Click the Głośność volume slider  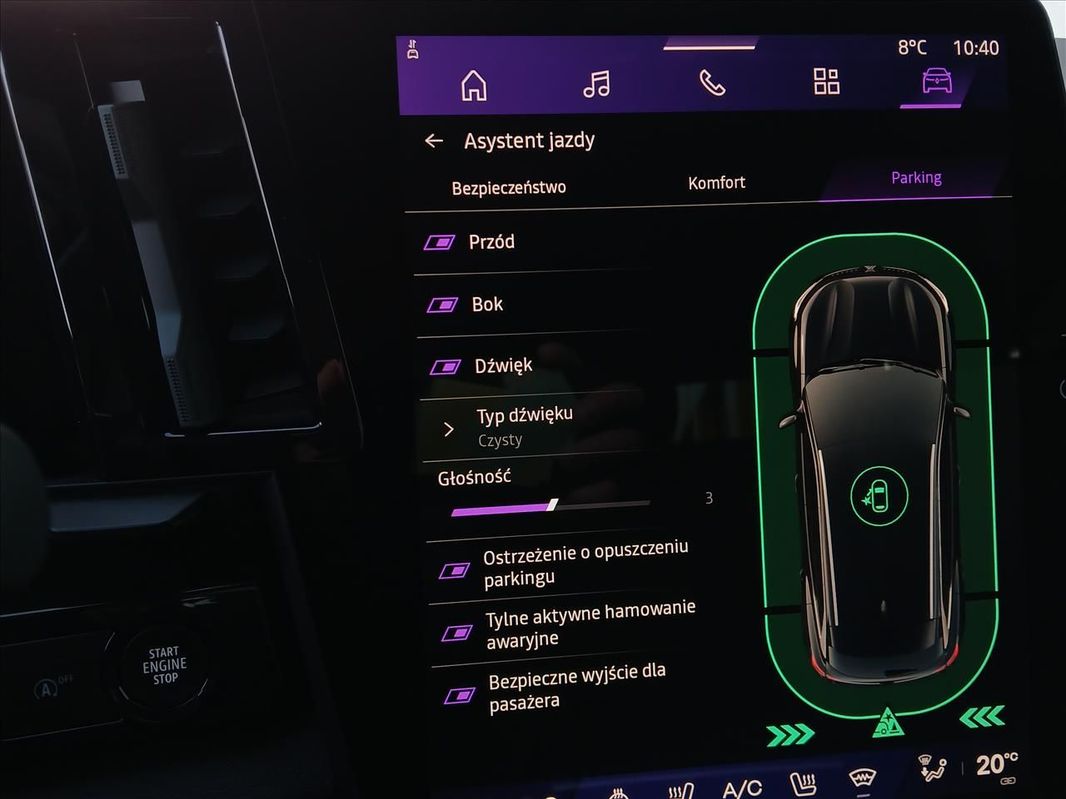[552, 506]
